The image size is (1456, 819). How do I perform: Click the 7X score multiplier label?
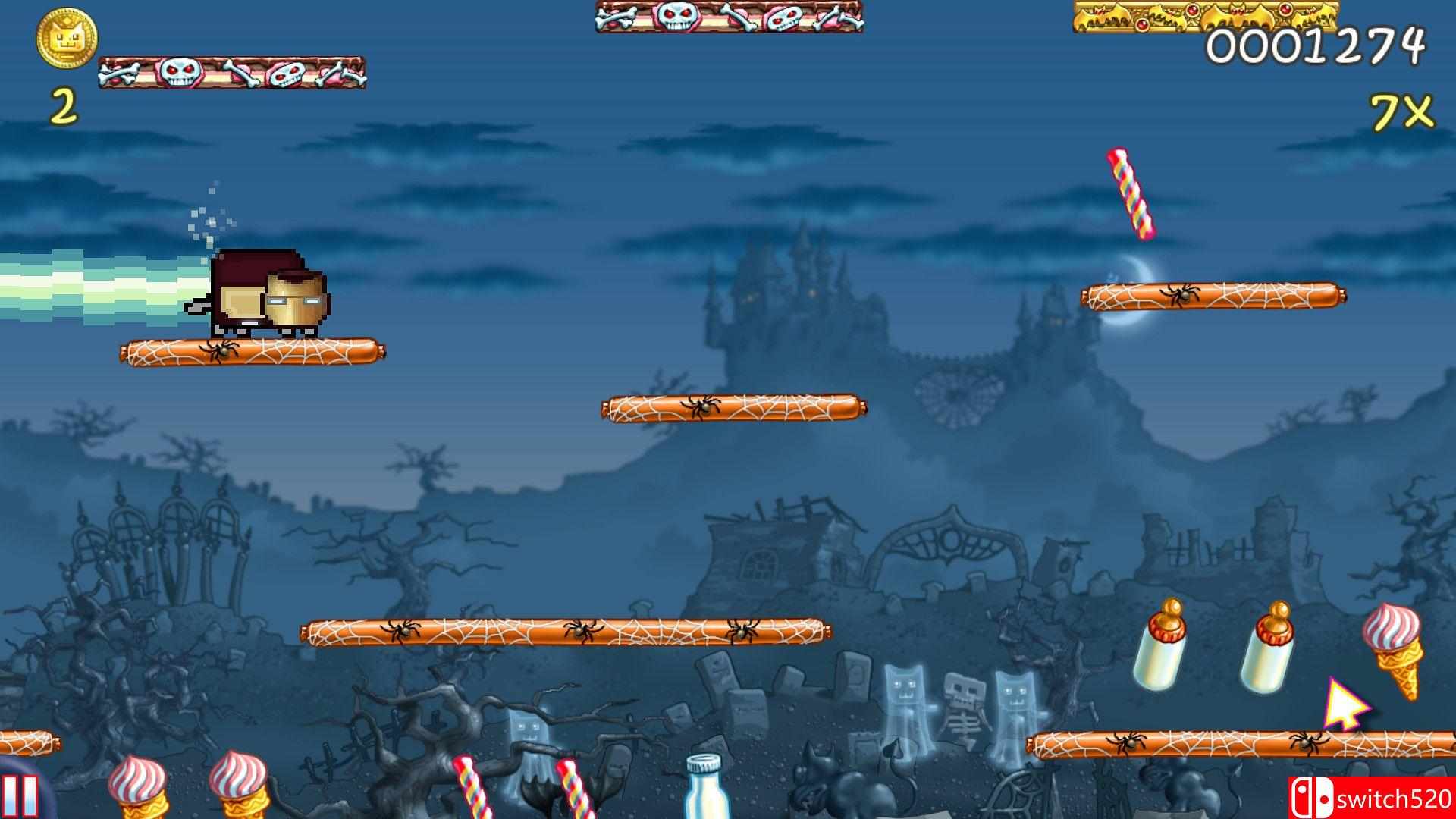[1399, 114]
